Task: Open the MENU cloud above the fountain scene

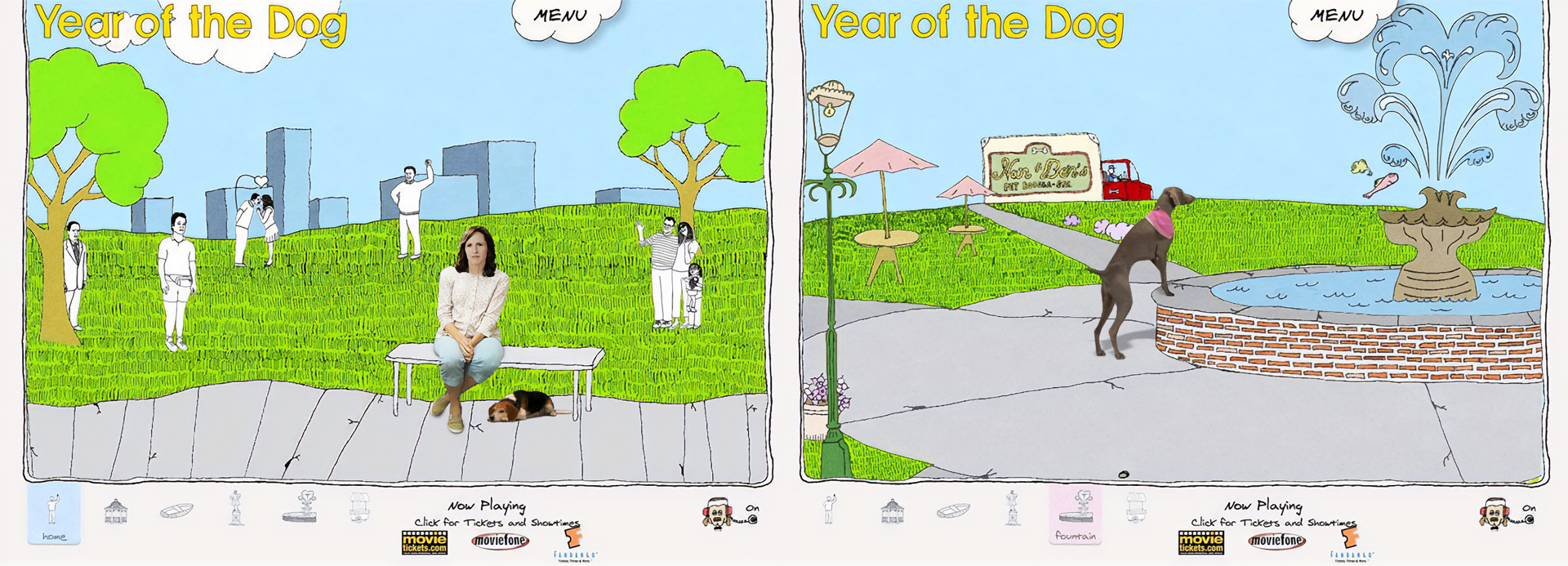Action: coord(1337,16)
